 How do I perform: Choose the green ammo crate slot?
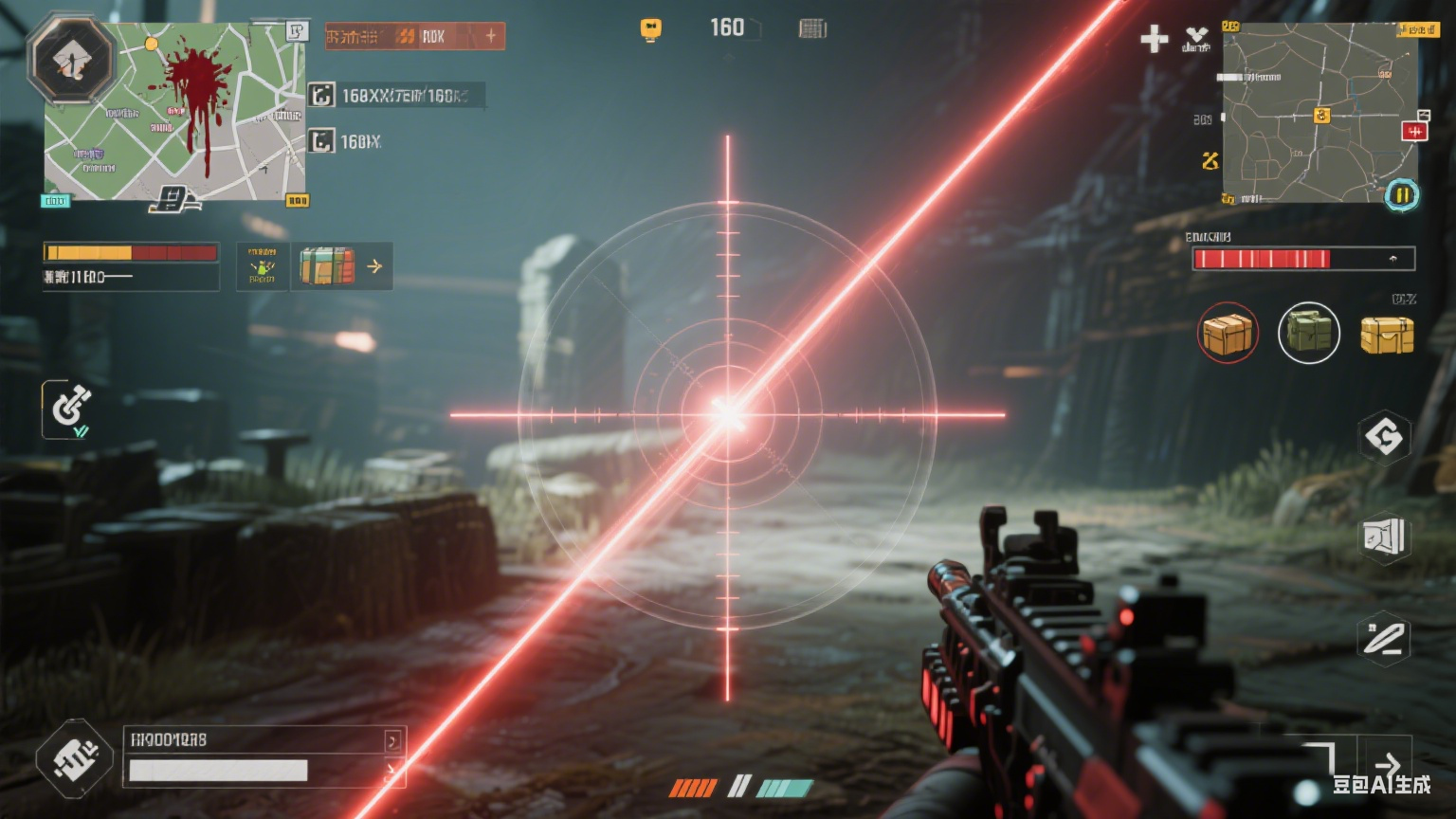1308,333
